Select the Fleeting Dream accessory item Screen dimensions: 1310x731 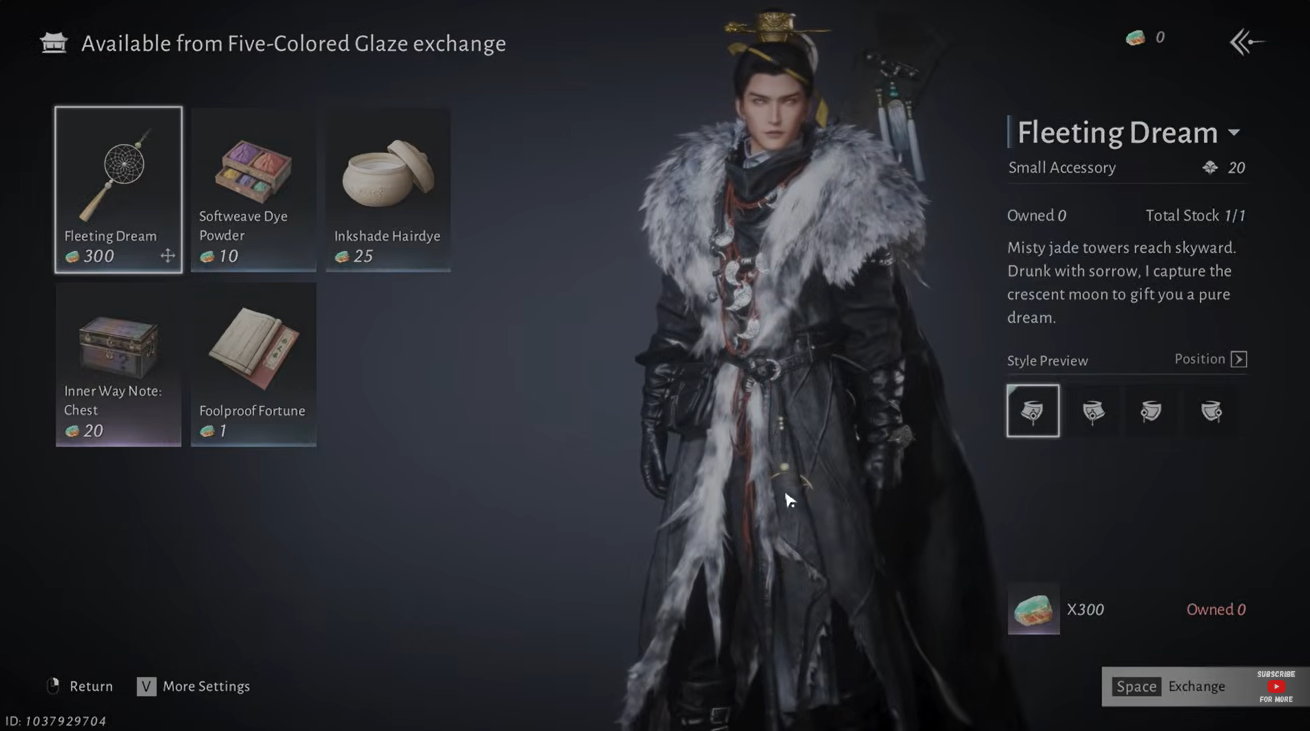point(118,189)
